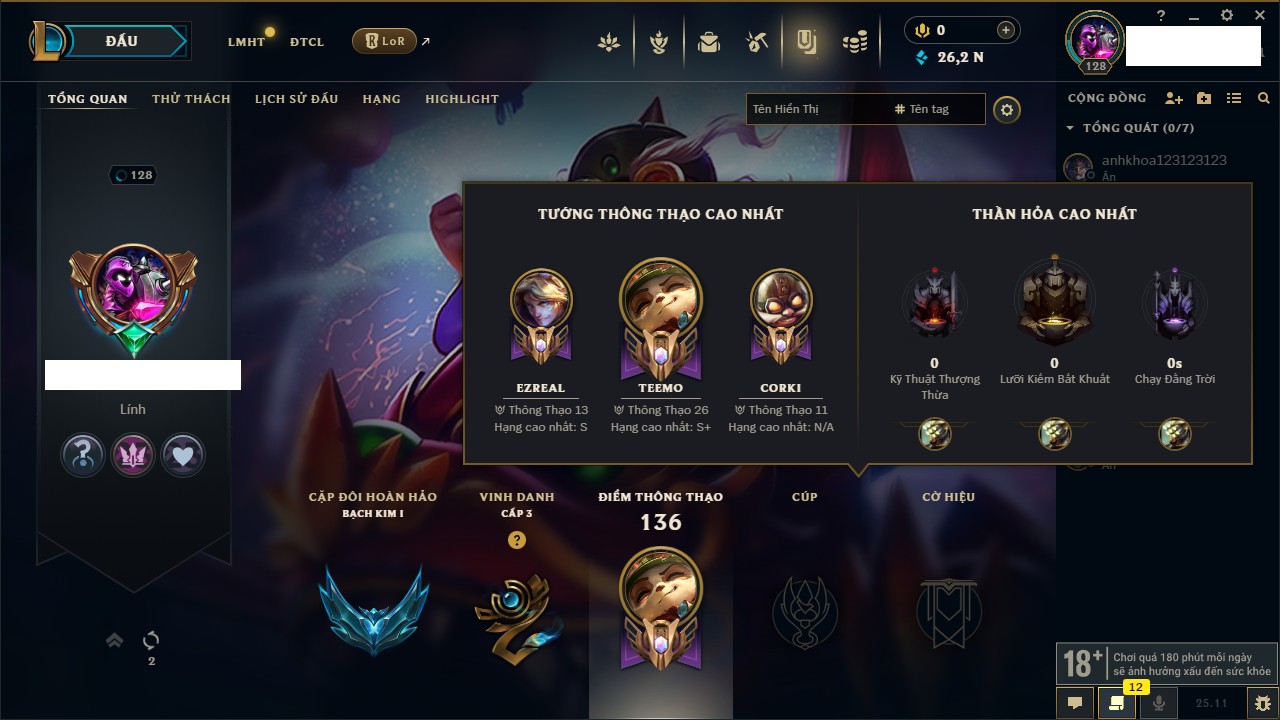Collapse the TỔNG QUÁT friends group
Image resolution: width=1280 pixels, height=720 pixels.
(x=1070, y=128)
